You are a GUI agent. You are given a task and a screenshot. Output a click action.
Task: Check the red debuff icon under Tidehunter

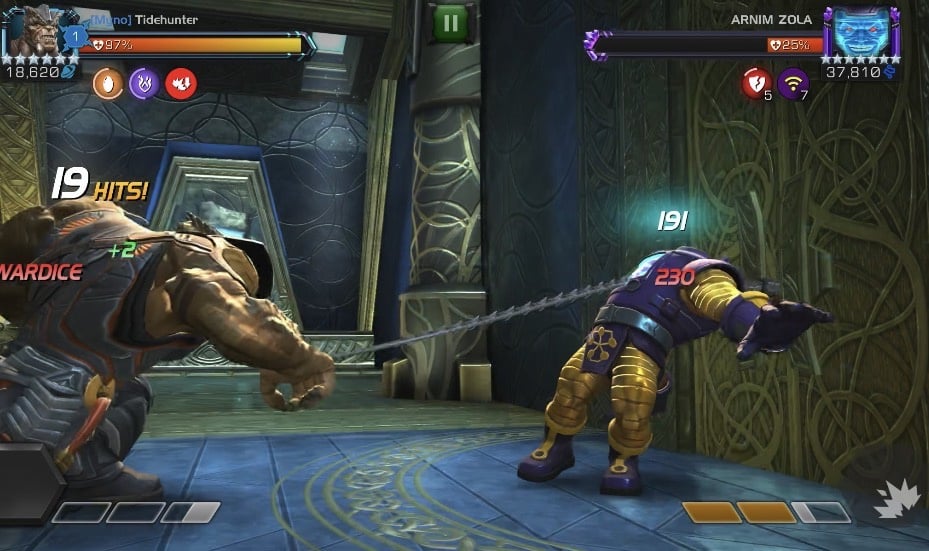coord(181,83)
